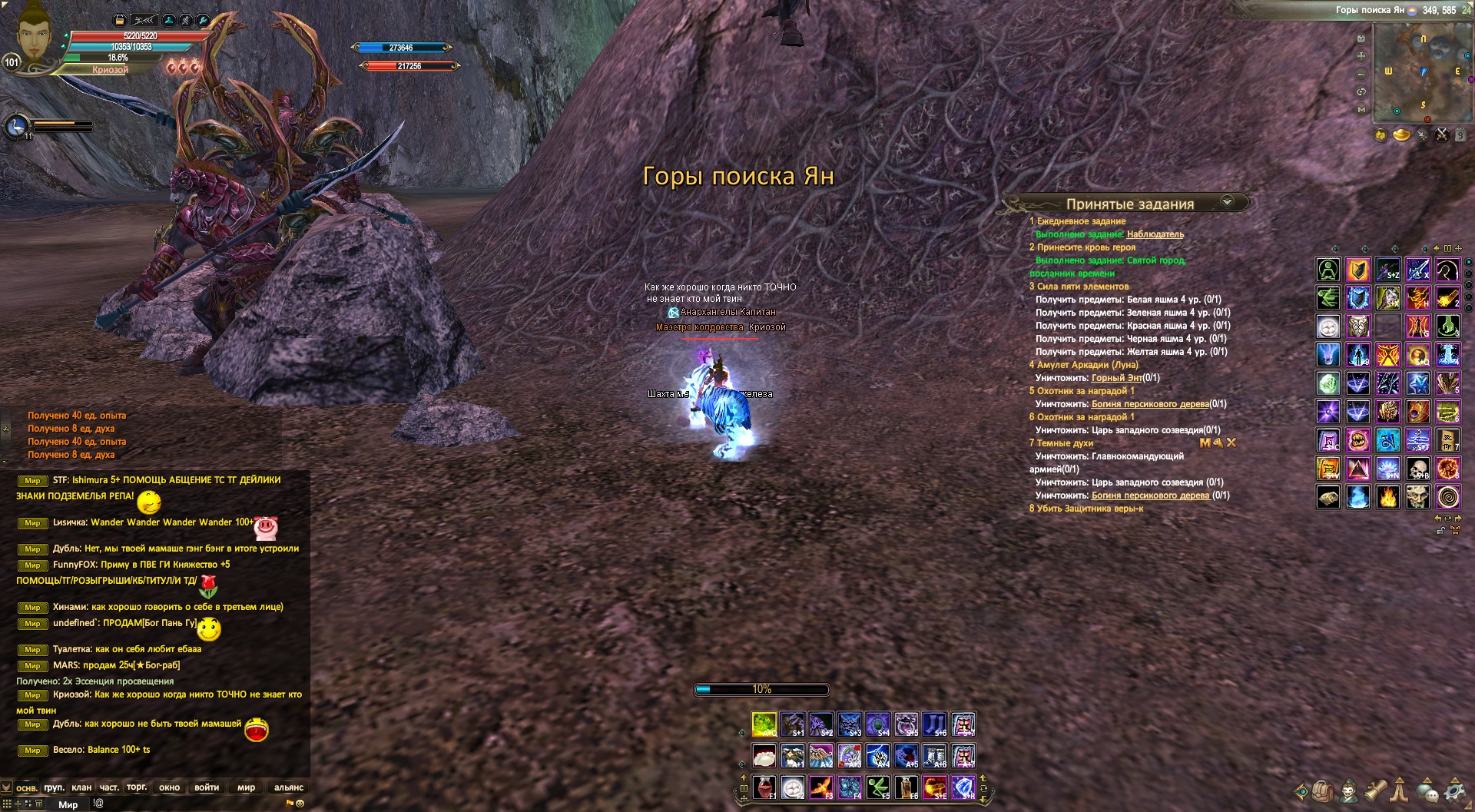
Task: Open the character panel icon
Action: pos(1348,790)
